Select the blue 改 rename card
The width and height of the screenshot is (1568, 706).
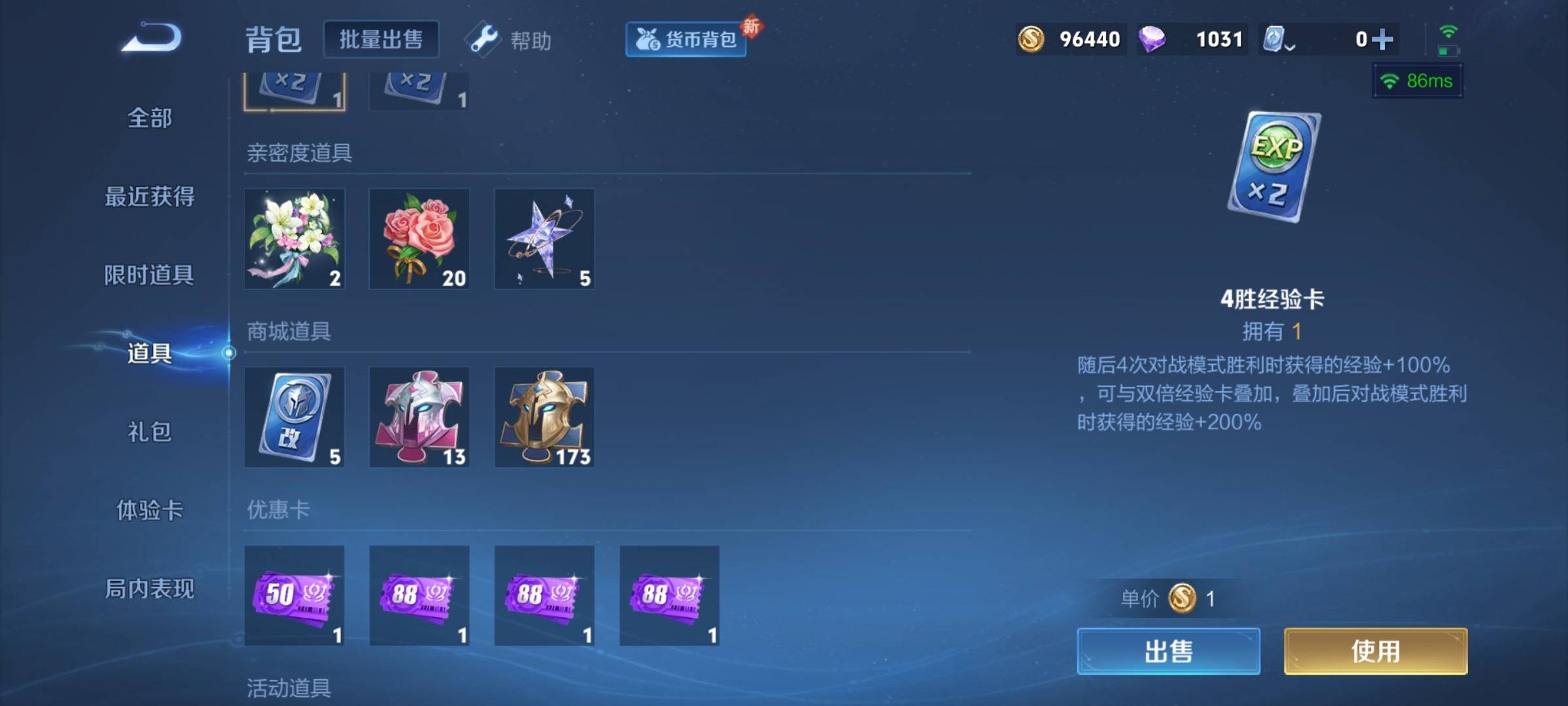coord(295,417)
